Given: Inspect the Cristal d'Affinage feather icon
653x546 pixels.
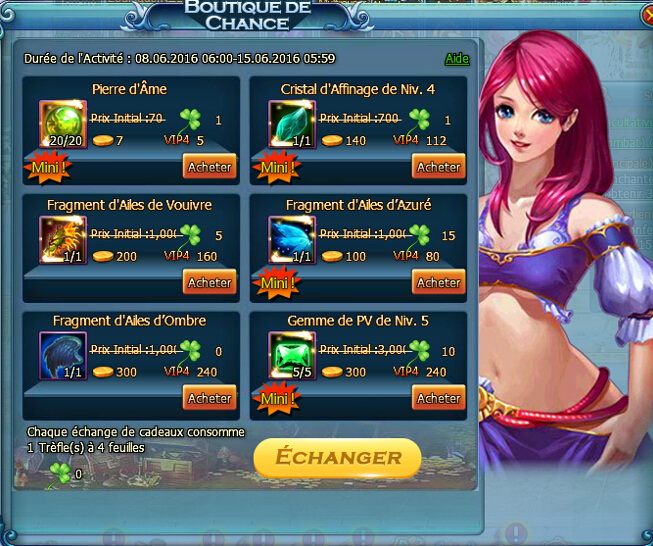Looking at the screenshot, I should (291, 124).
